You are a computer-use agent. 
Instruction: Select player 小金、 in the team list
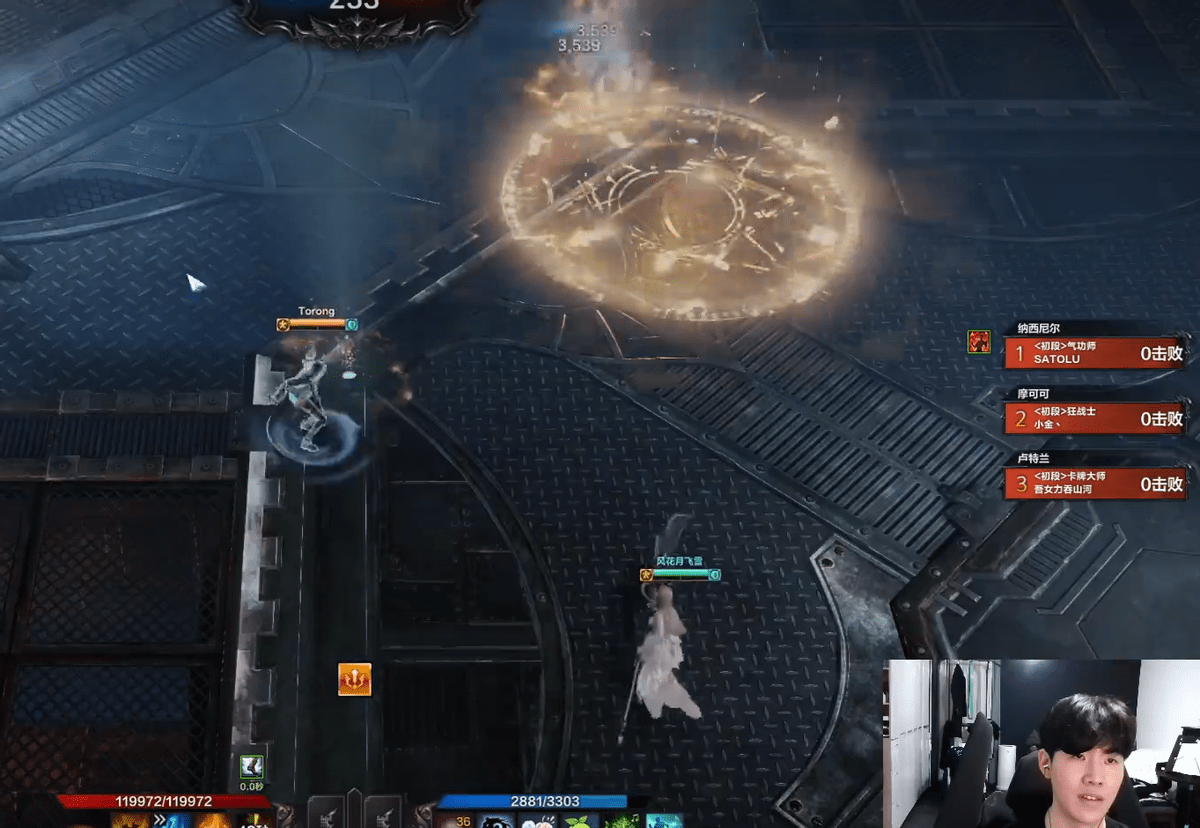(1097, 418)
